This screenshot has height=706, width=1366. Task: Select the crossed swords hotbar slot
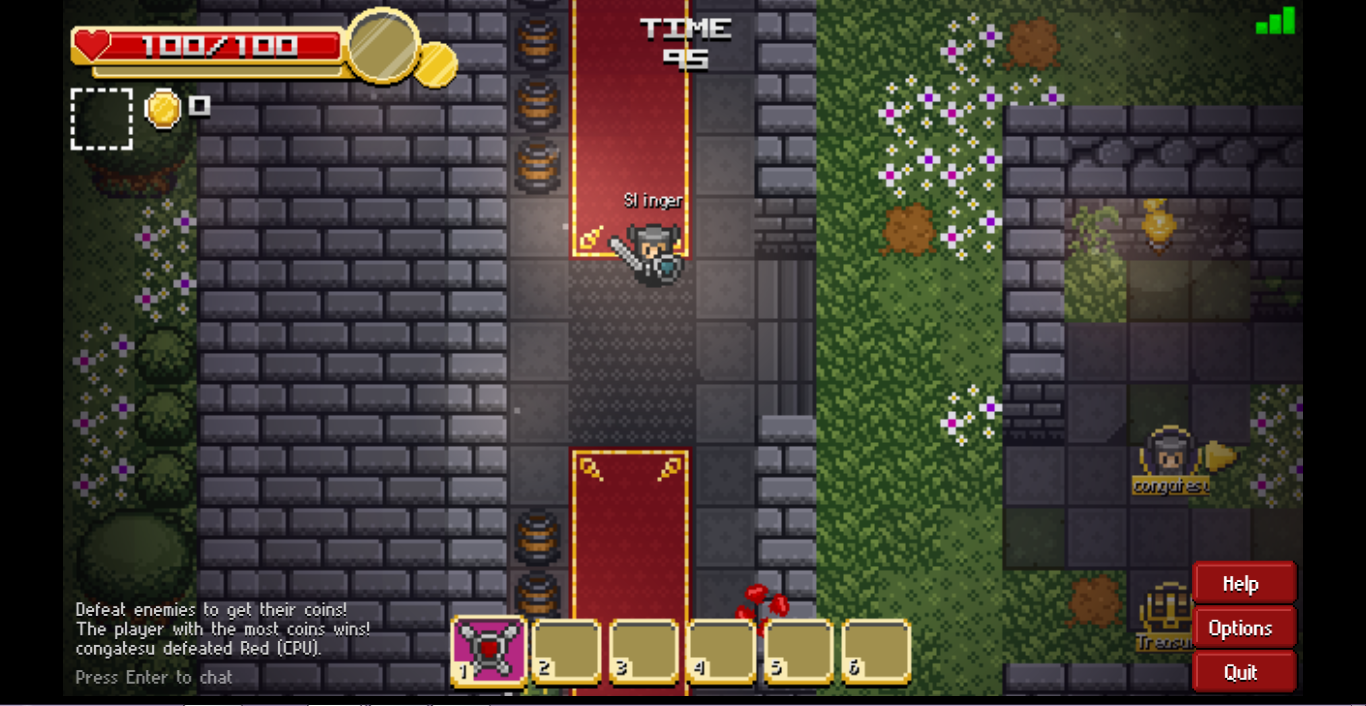coord(489,651)
